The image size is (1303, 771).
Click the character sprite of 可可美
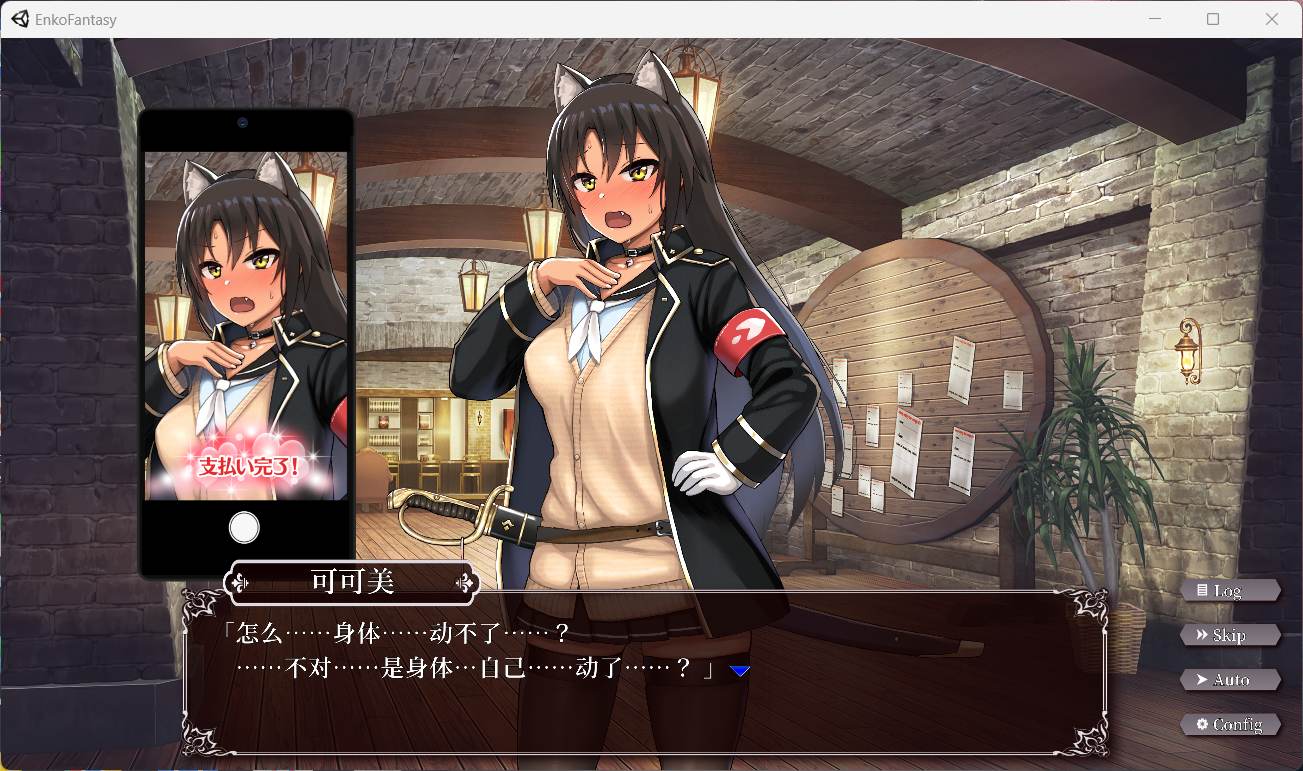point(620,300)
